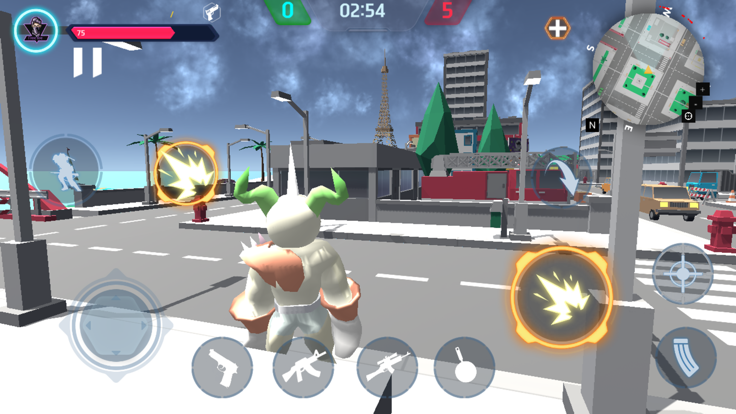Click the orange hexagon plus button
The height and width of the screenshot is (414, 736).
coord(557,29)
